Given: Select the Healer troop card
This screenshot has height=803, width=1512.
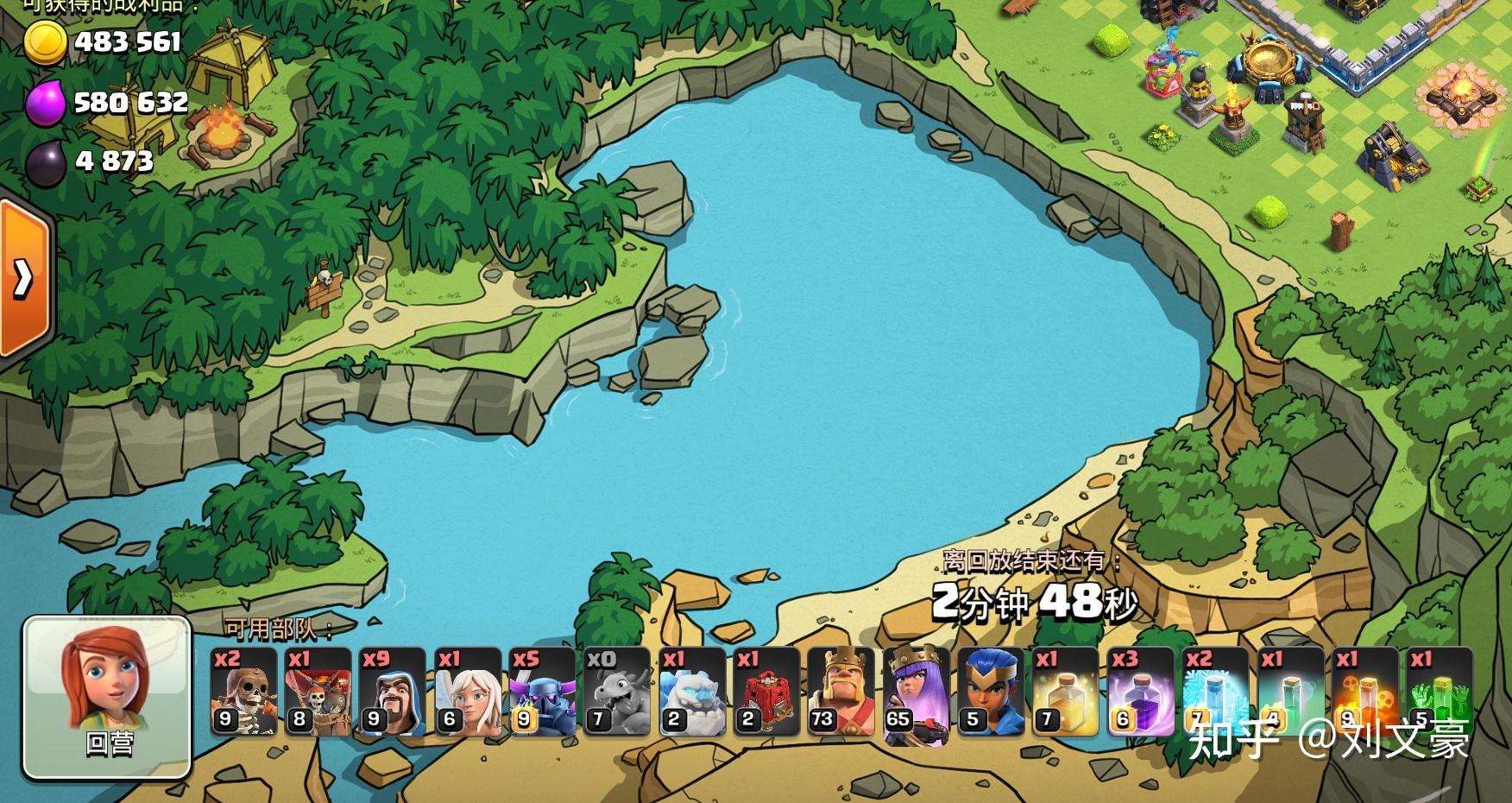Looking at the screenshot, I should (x=468, y=692).
